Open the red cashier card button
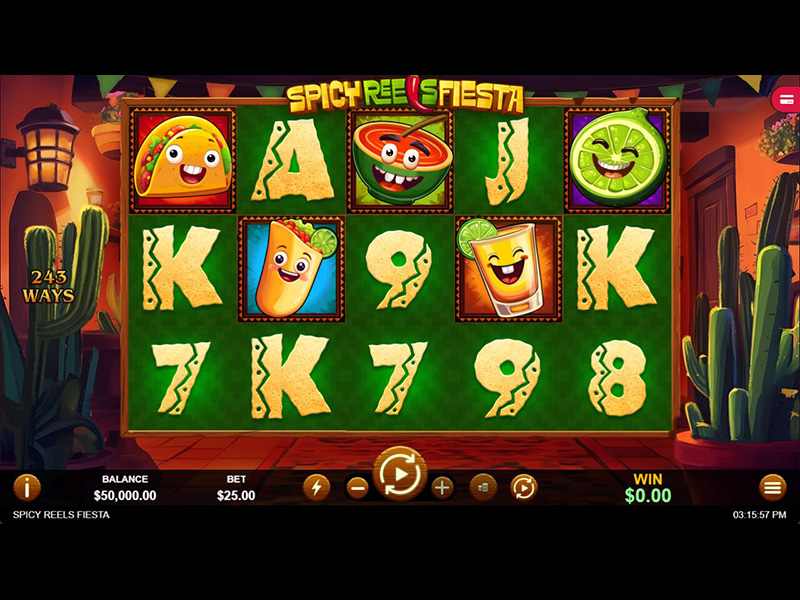This screenshot has height=600, width=800. [x=786, y=99]
